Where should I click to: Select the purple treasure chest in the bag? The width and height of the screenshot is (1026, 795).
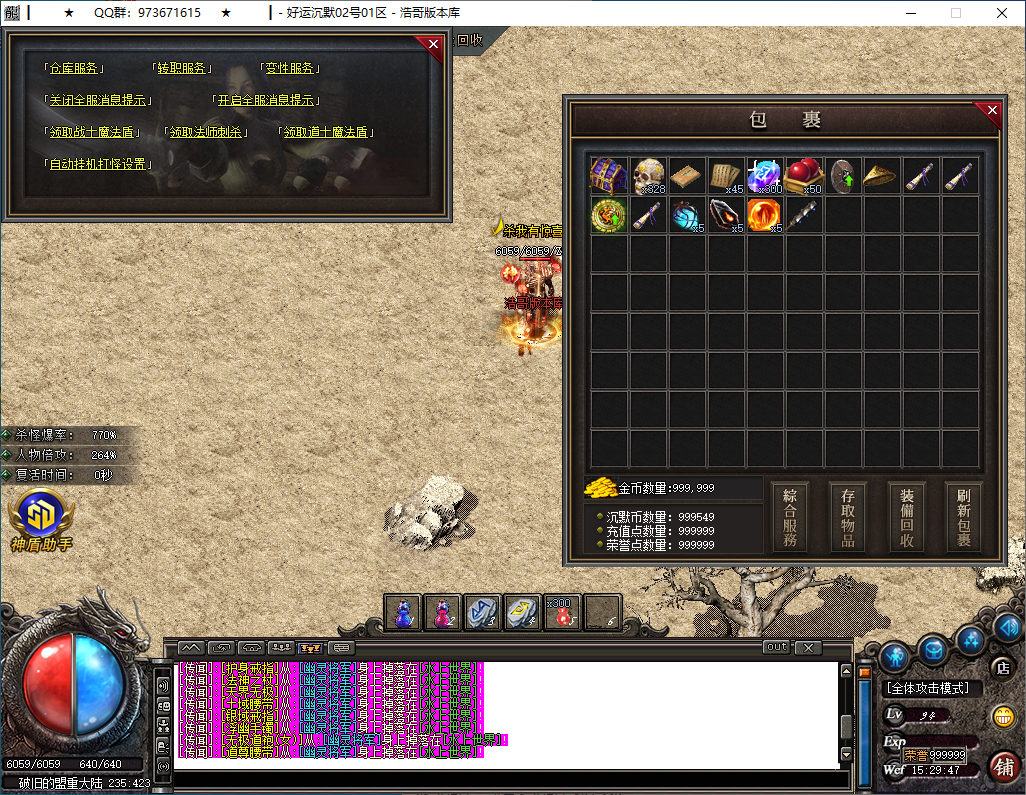pyautogui.click(x=608, y=176)
